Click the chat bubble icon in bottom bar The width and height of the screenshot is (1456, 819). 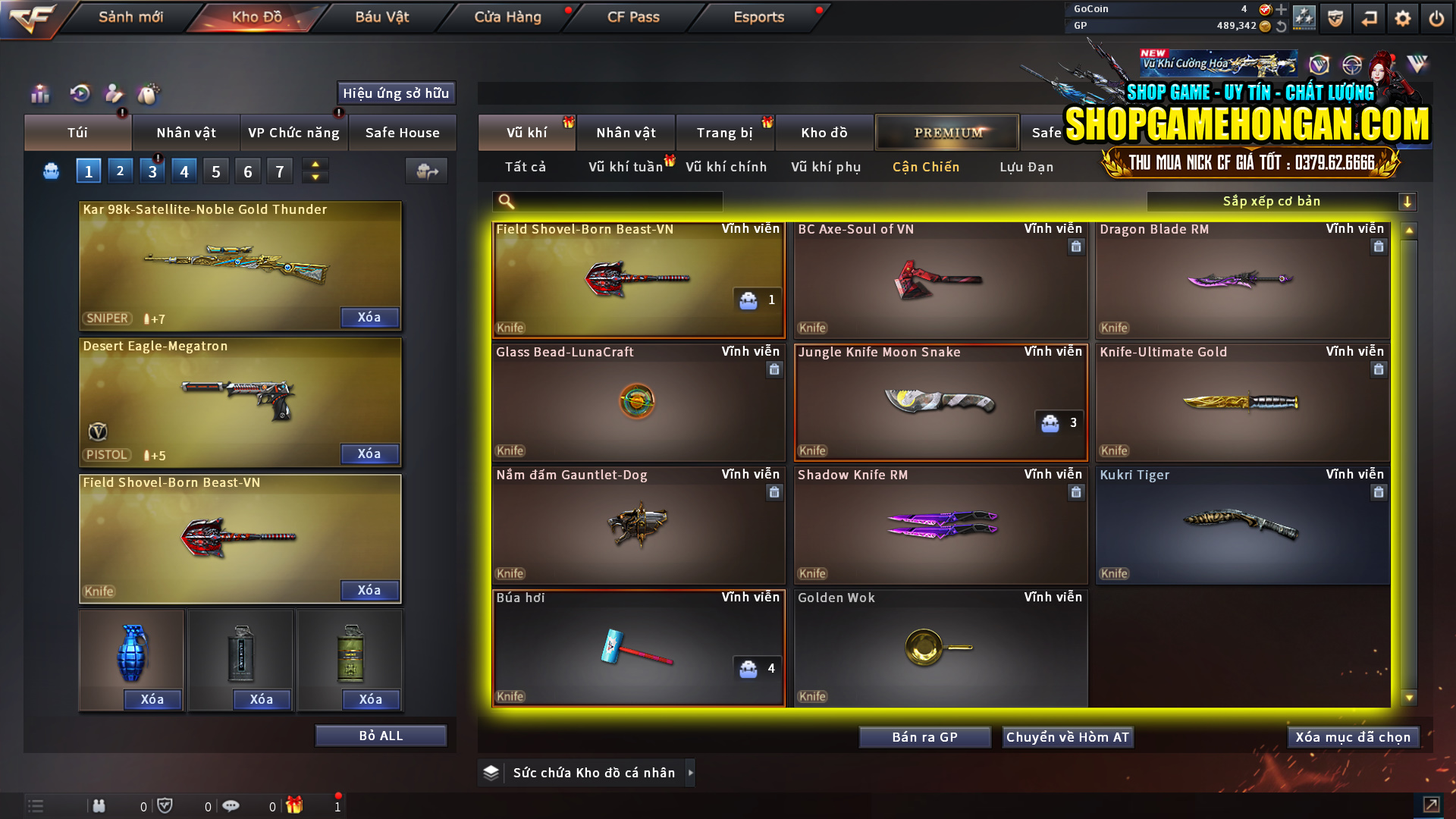(x=231, y=805)
